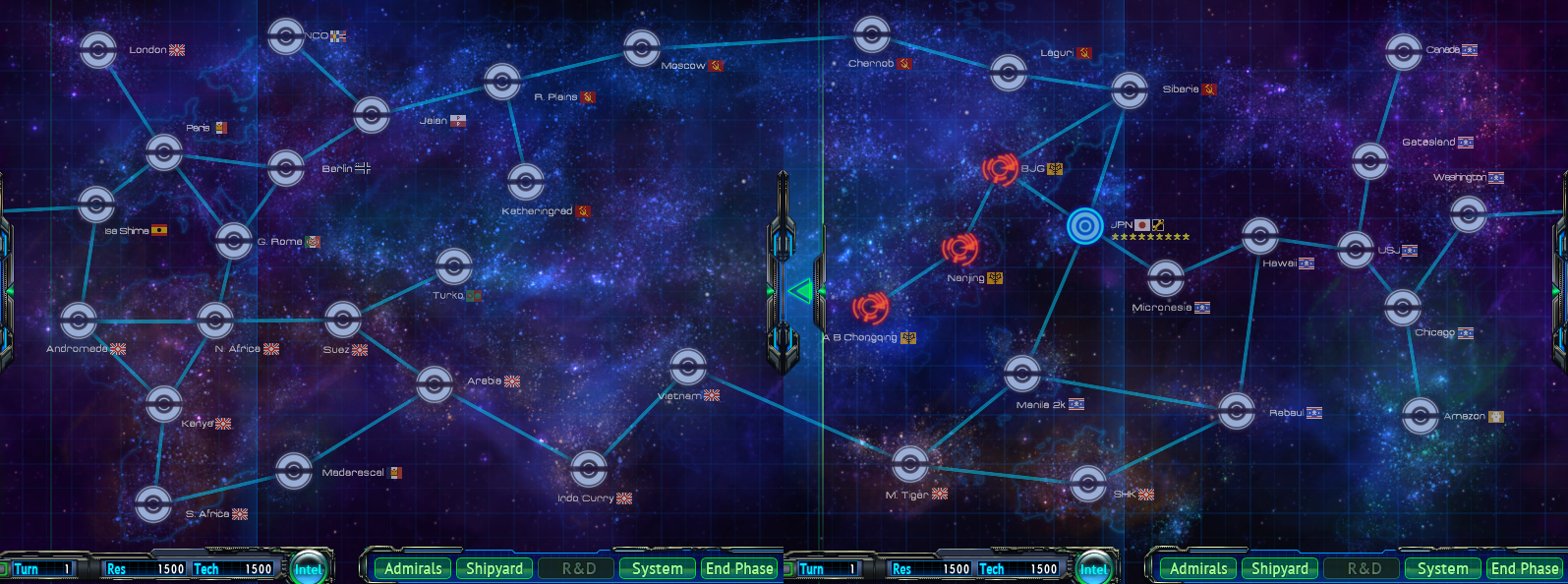Select the Katheringrad system node
The height and width of the screenshot is (584, 1568).
[x=526, y=182]
